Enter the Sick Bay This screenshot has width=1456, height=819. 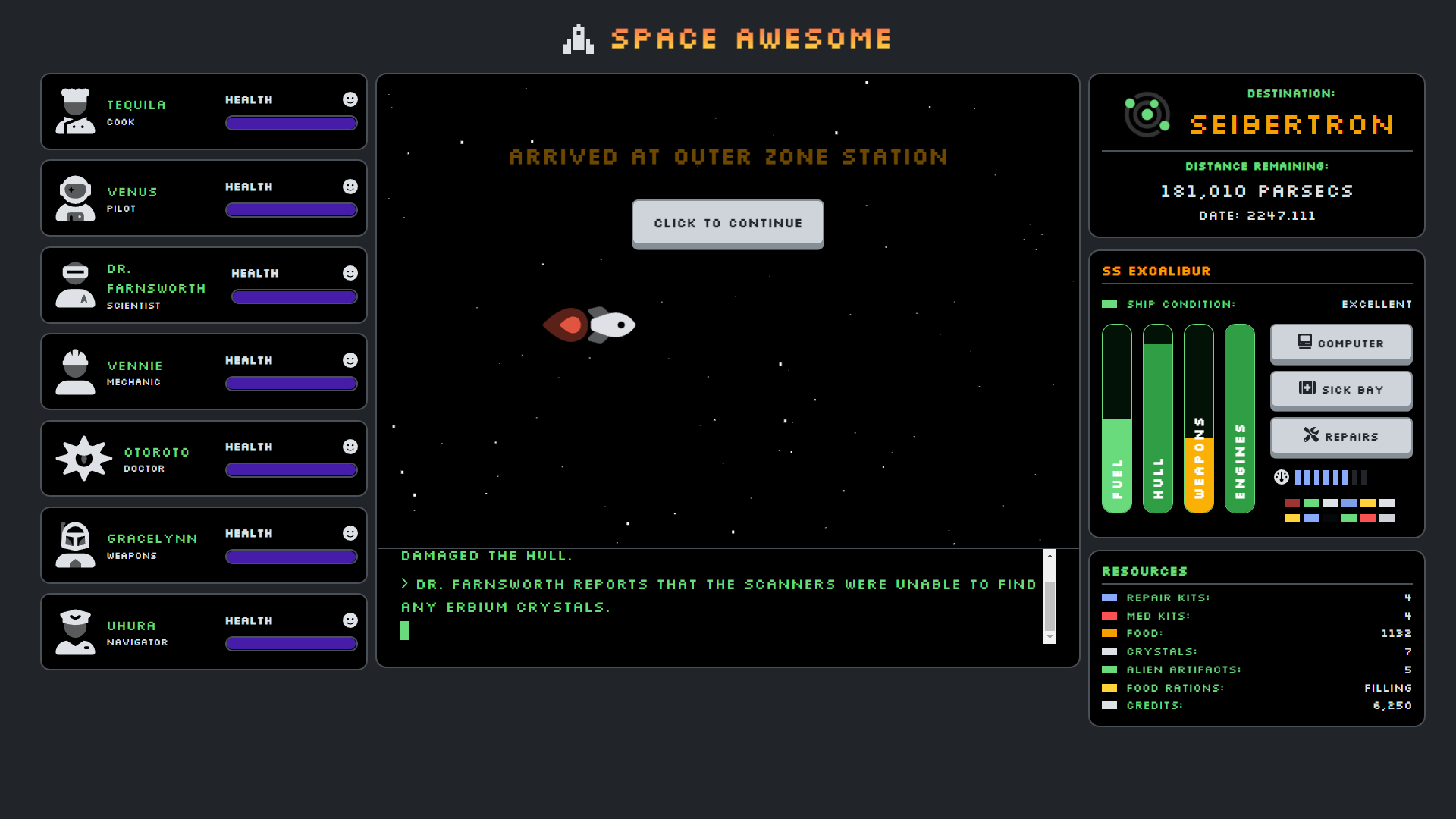(x=1340, y=390)
